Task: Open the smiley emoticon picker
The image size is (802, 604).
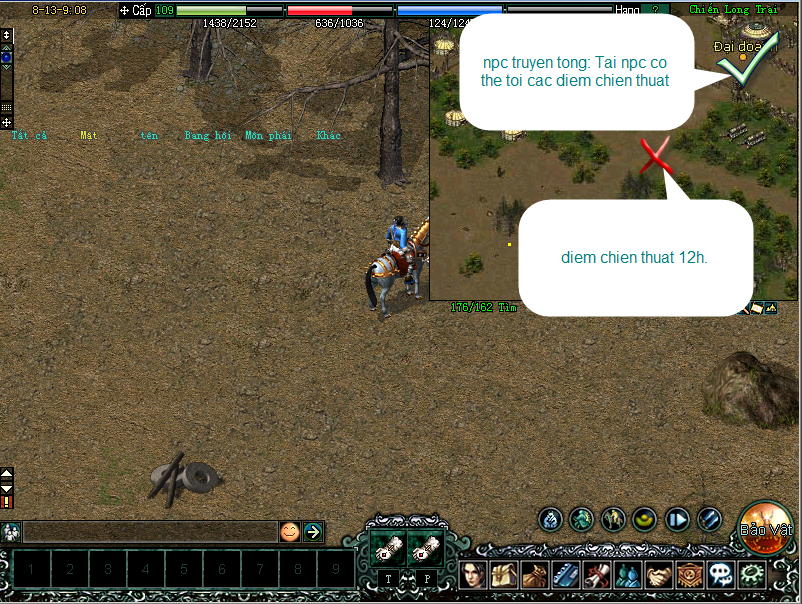Action: 289,532
